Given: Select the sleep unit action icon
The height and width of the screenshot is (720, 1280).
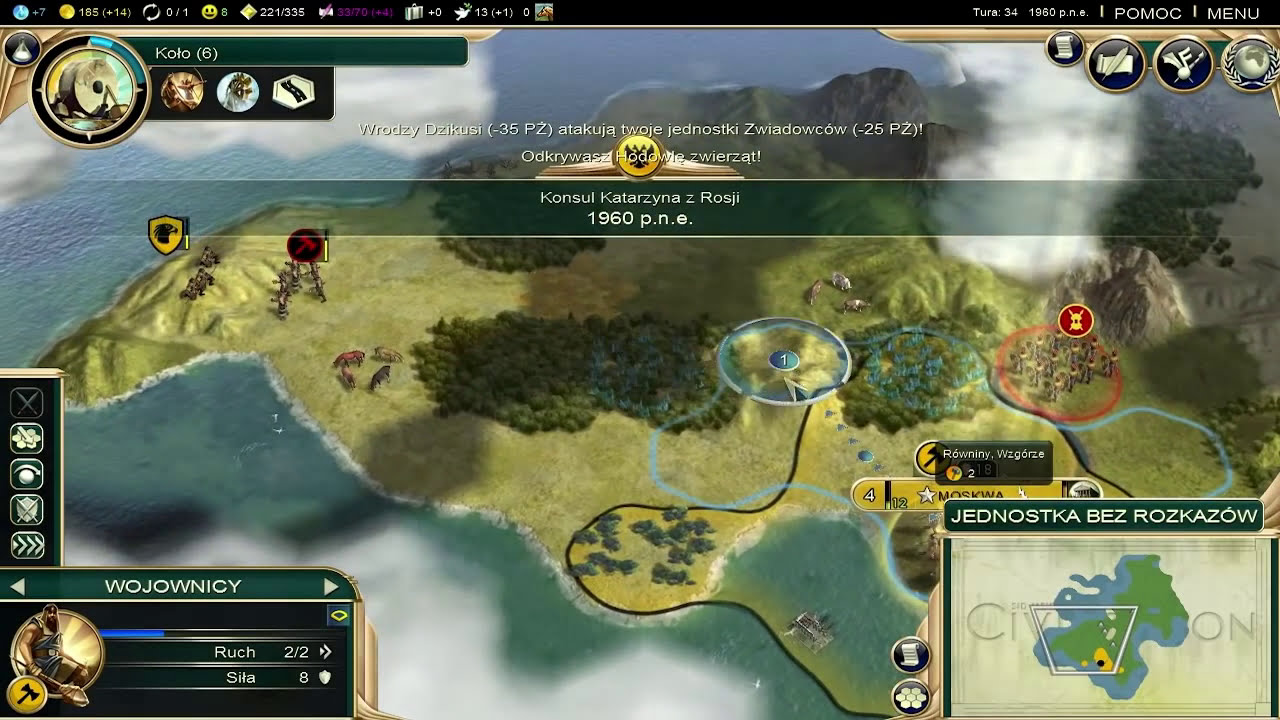Looking at the screenshot, I should 27,474.
